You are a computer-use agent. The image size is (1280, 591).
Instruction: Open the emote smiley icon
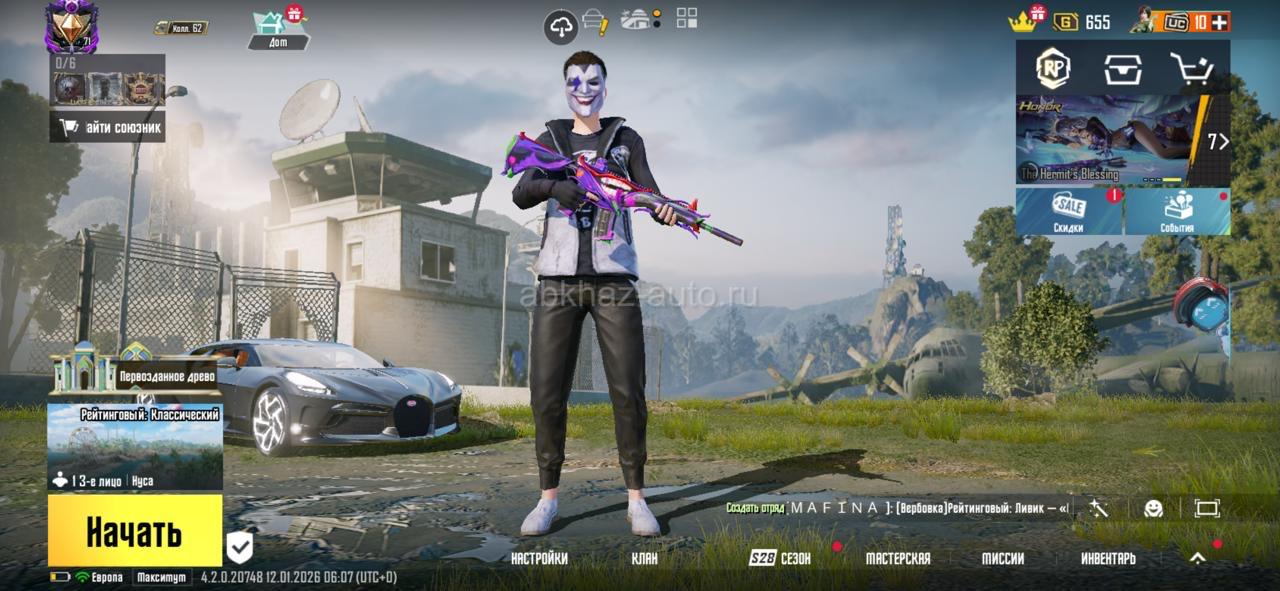tap(1153, 508)
